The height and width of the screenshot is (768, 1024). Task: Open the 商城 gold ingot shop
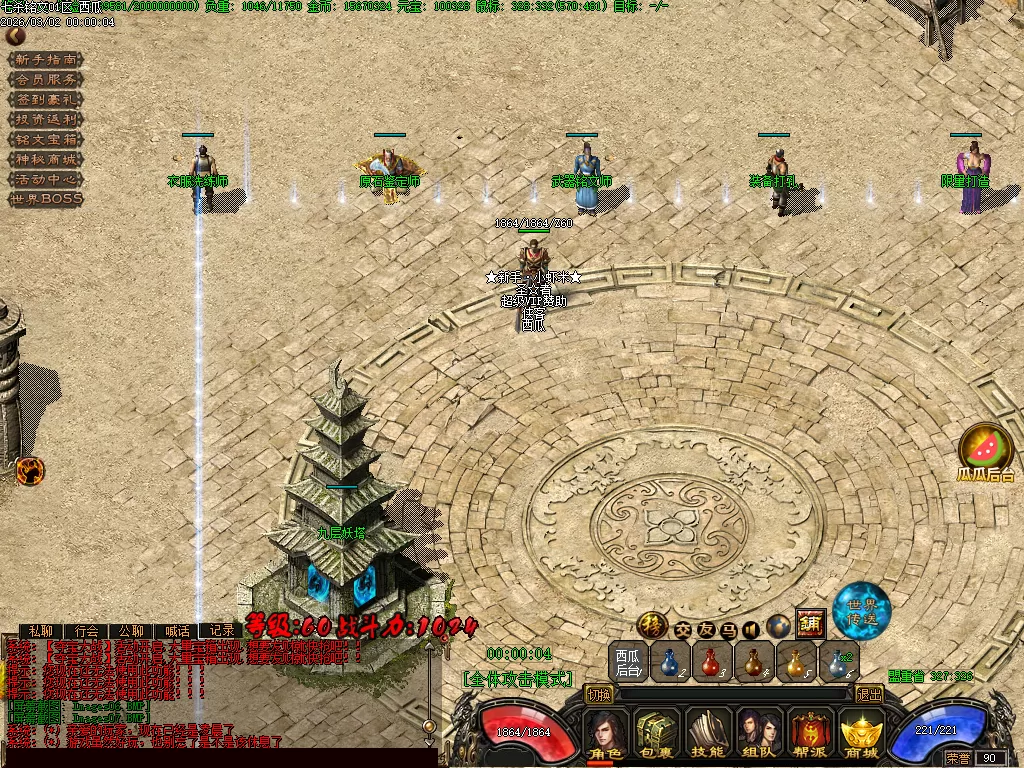pyautogui.click(x=860, y=733)
